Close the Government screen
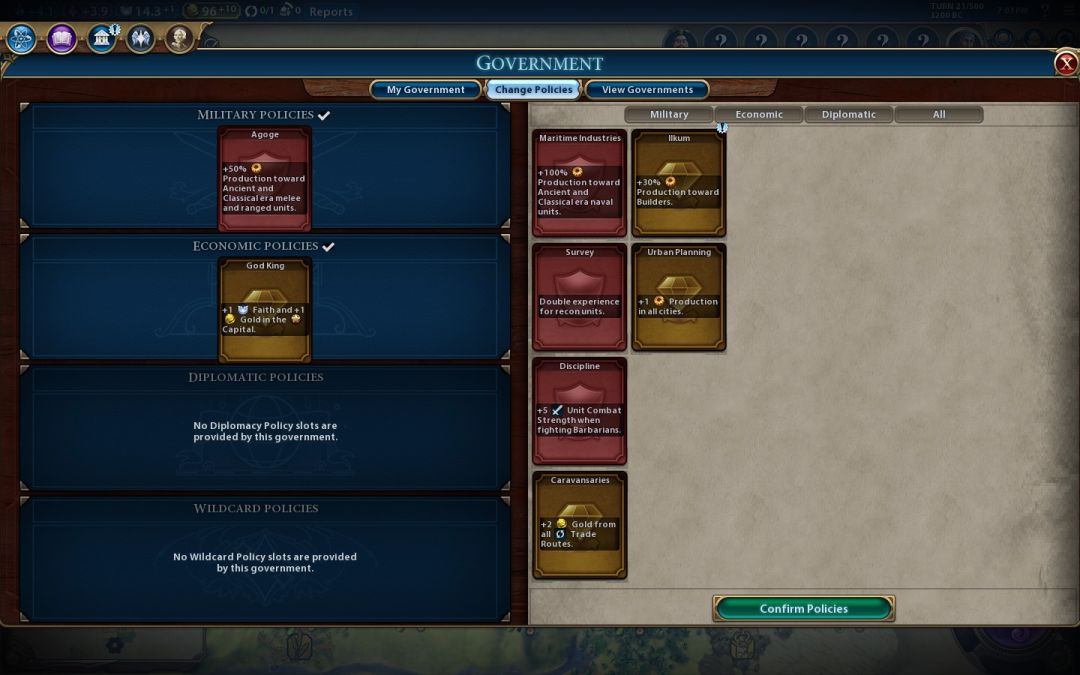This screenshot has width=1080, height=675. pyautogui.click(x=1066, y=64)
